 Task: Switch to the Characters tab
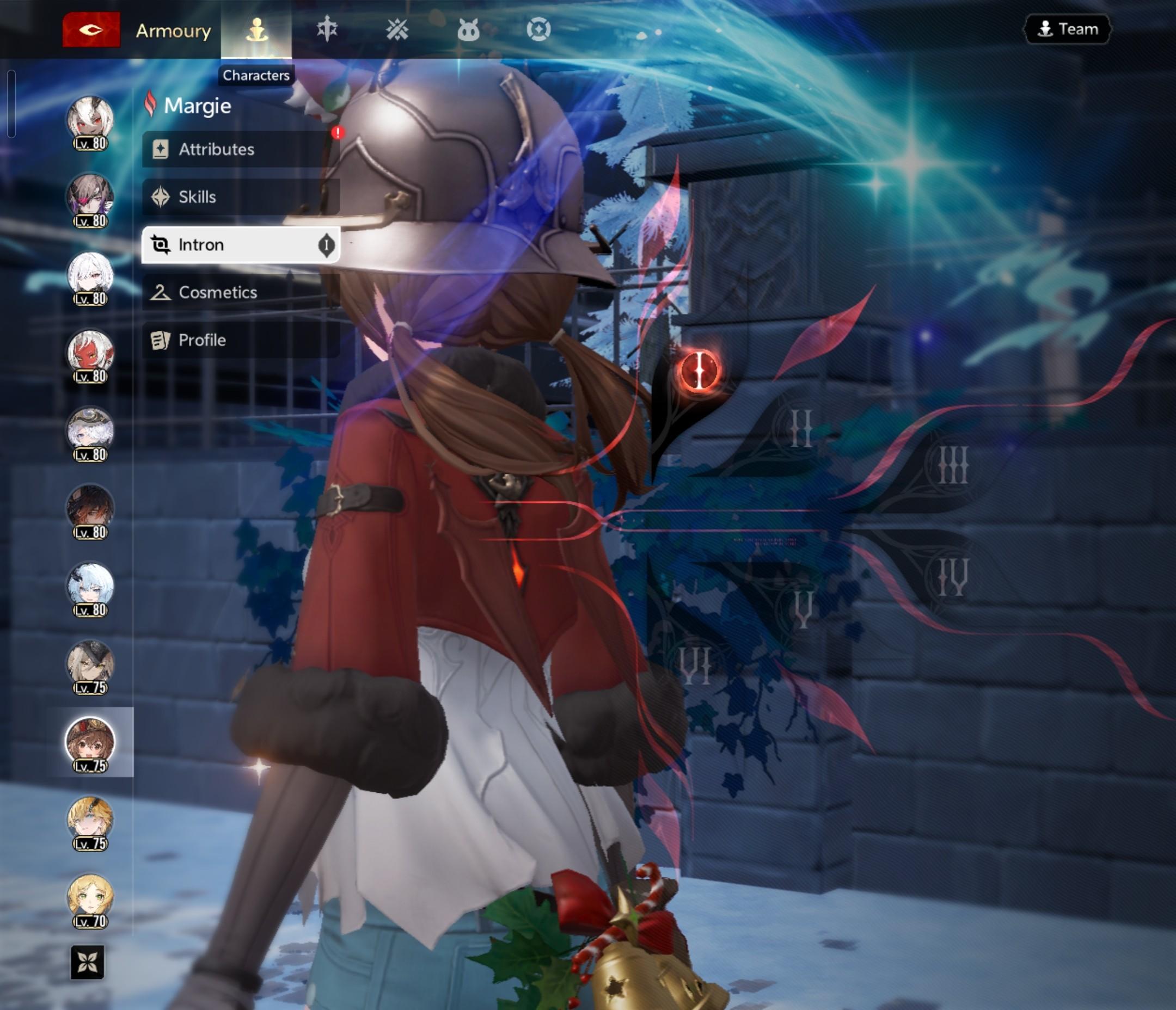pyautogui.click(x=256, y=29)
